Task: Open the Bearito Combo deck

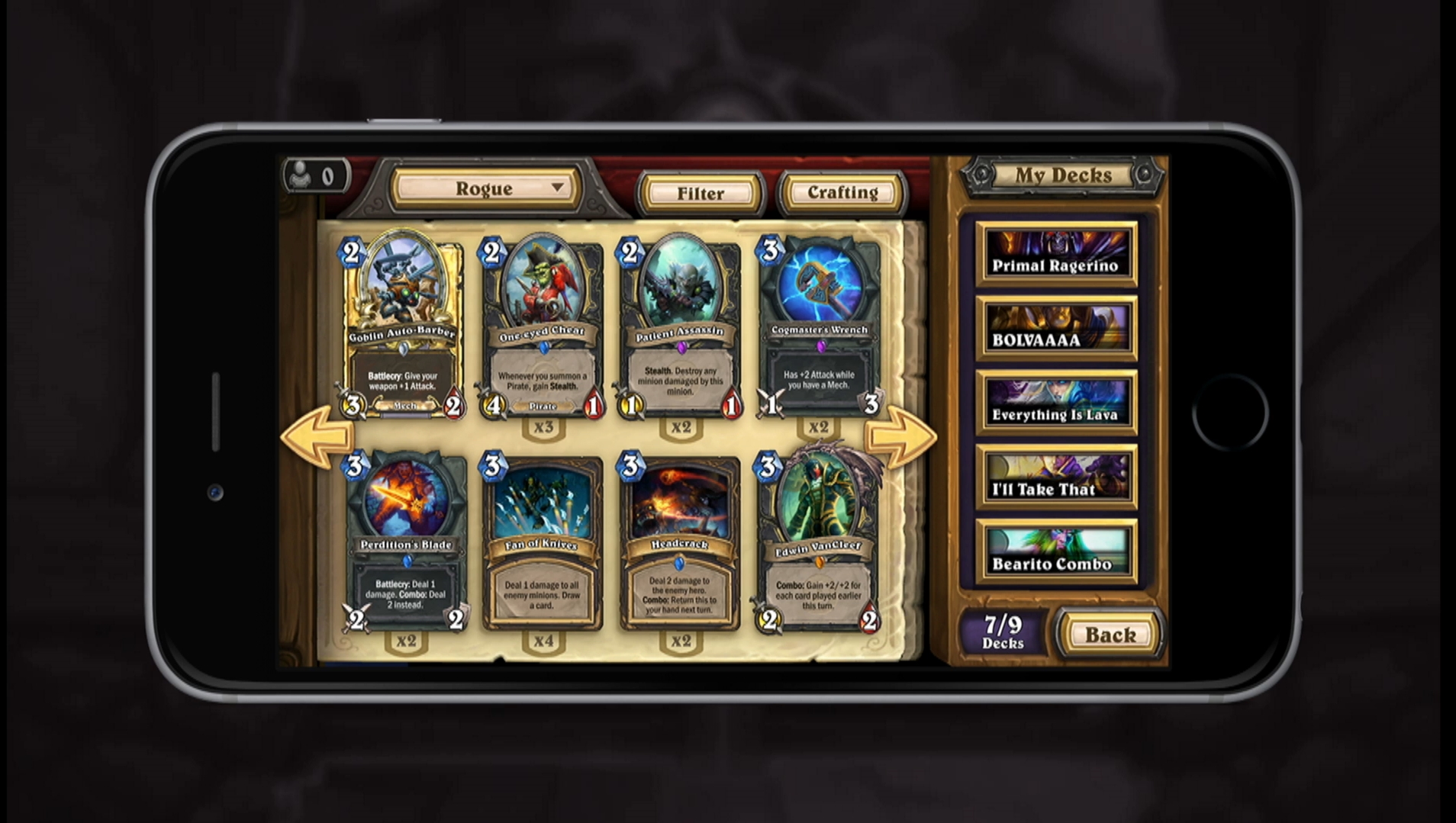Action: [1056, 552]
